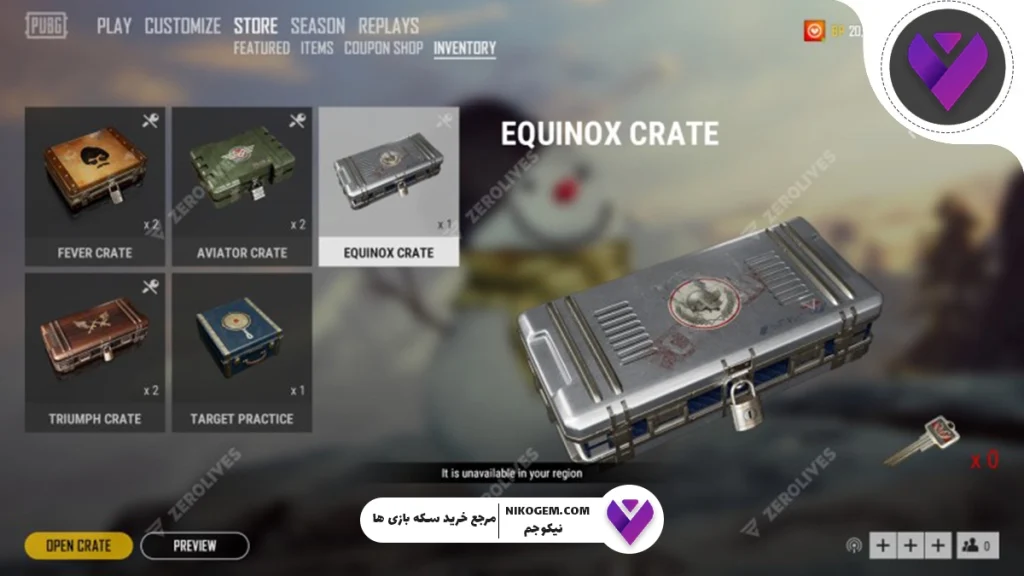View the Replays menu
Screen dimensions: 1024x576
click(389, 26)
